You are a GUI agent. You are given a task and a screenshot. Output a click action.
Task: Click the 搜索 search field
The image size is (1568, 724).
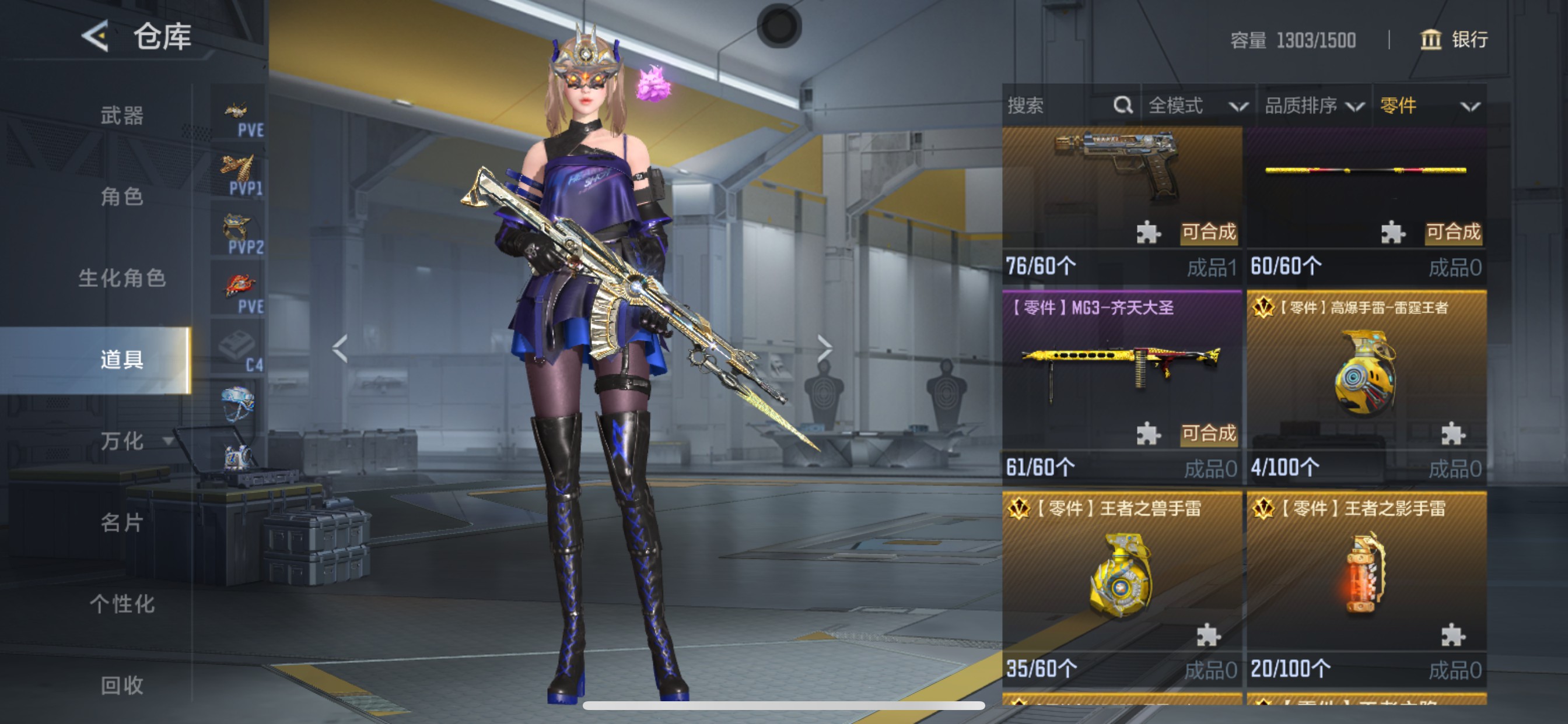[1059, 106]
